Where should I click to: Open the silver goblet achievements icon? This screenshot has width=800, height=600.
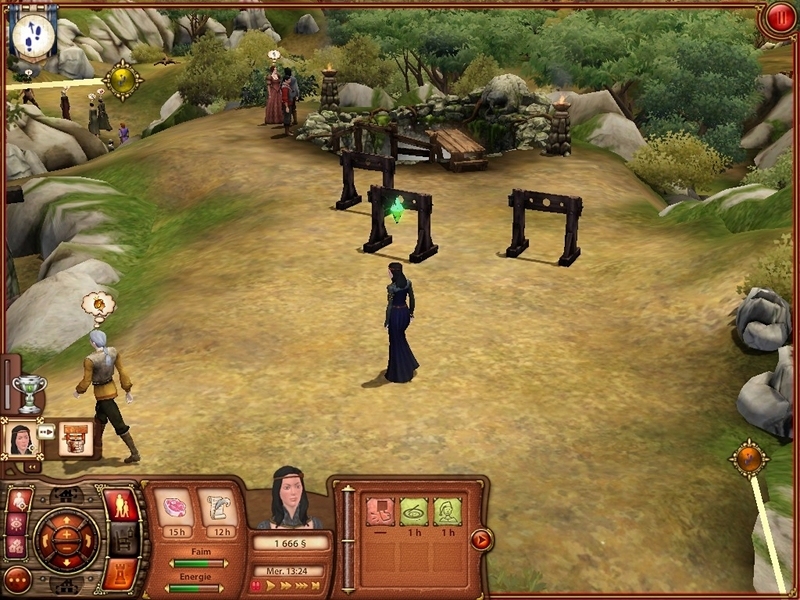[30, 391]
